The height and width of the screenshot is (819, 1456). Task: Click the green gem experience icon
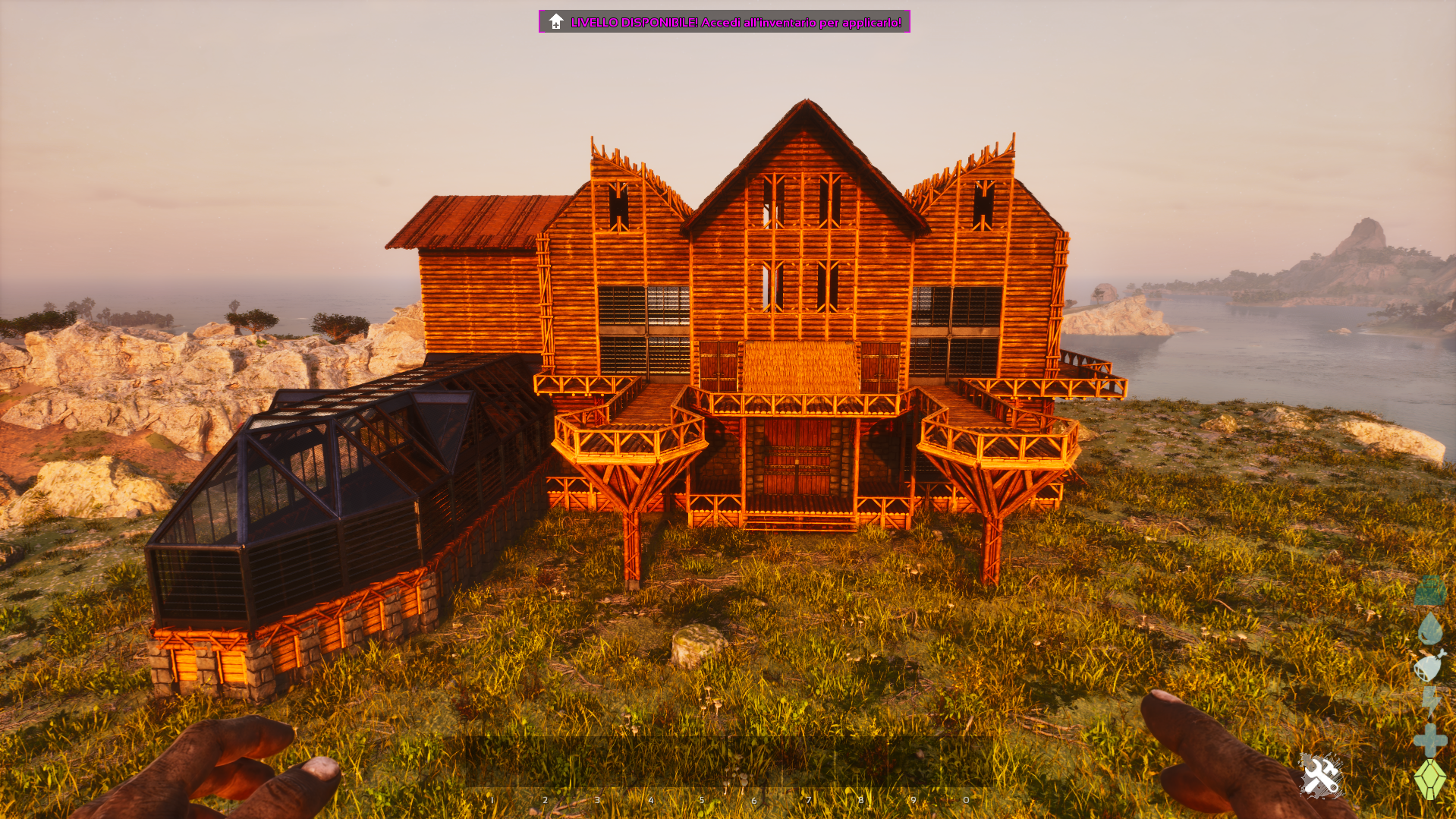(x=1430, y=779)
